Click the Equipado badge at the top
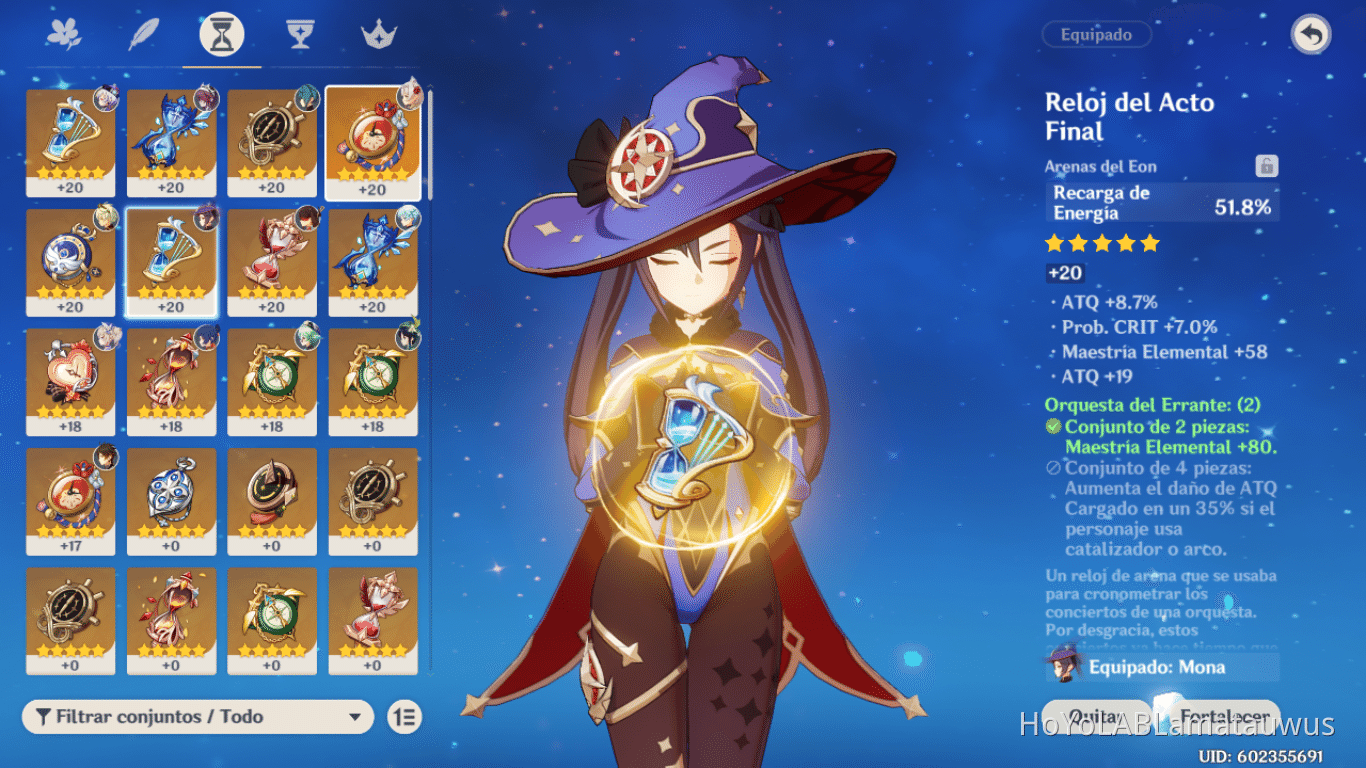1366x768 pixels. click(1096, 34)
